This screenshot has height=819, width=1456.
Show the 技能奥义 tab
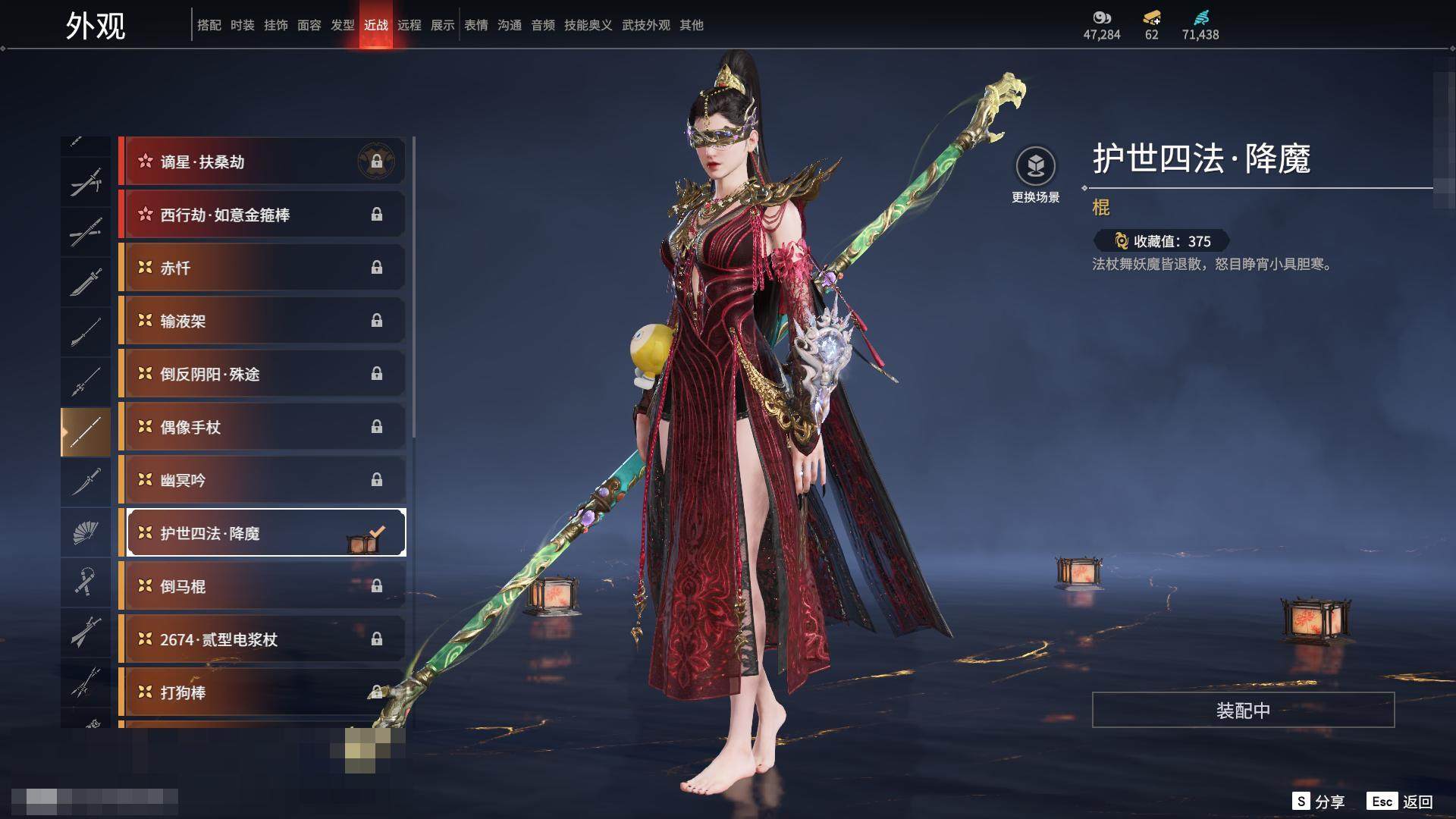coord(588,25)
